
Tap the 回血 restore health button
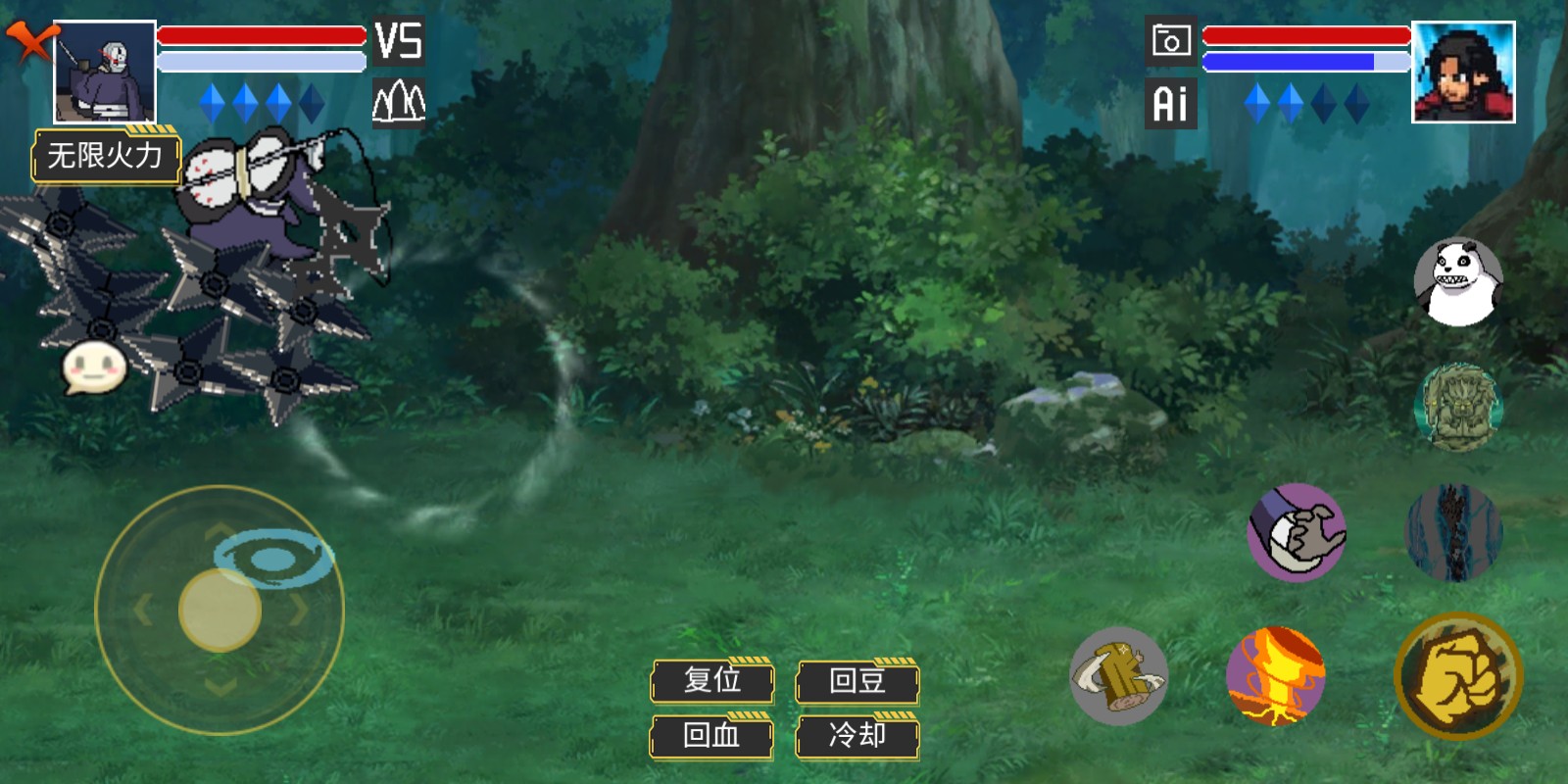tap(712, 735)
